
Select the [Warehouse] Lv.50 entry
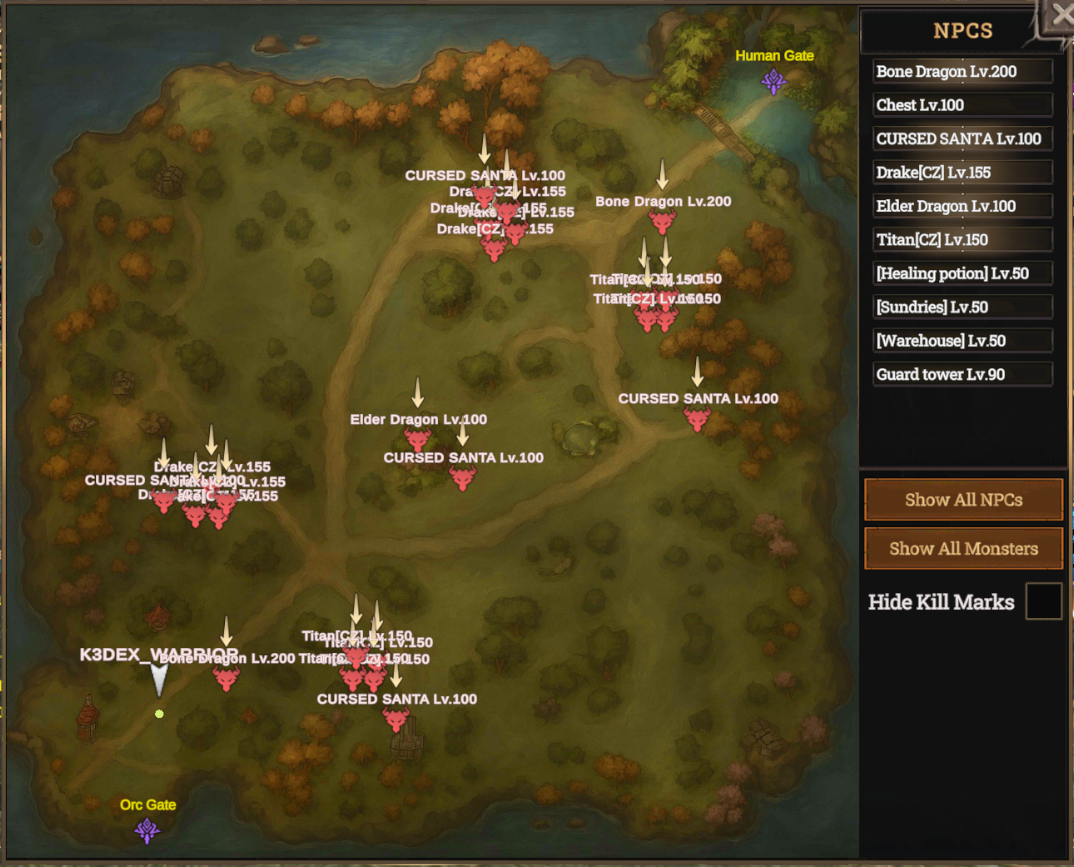coord(962,341)
